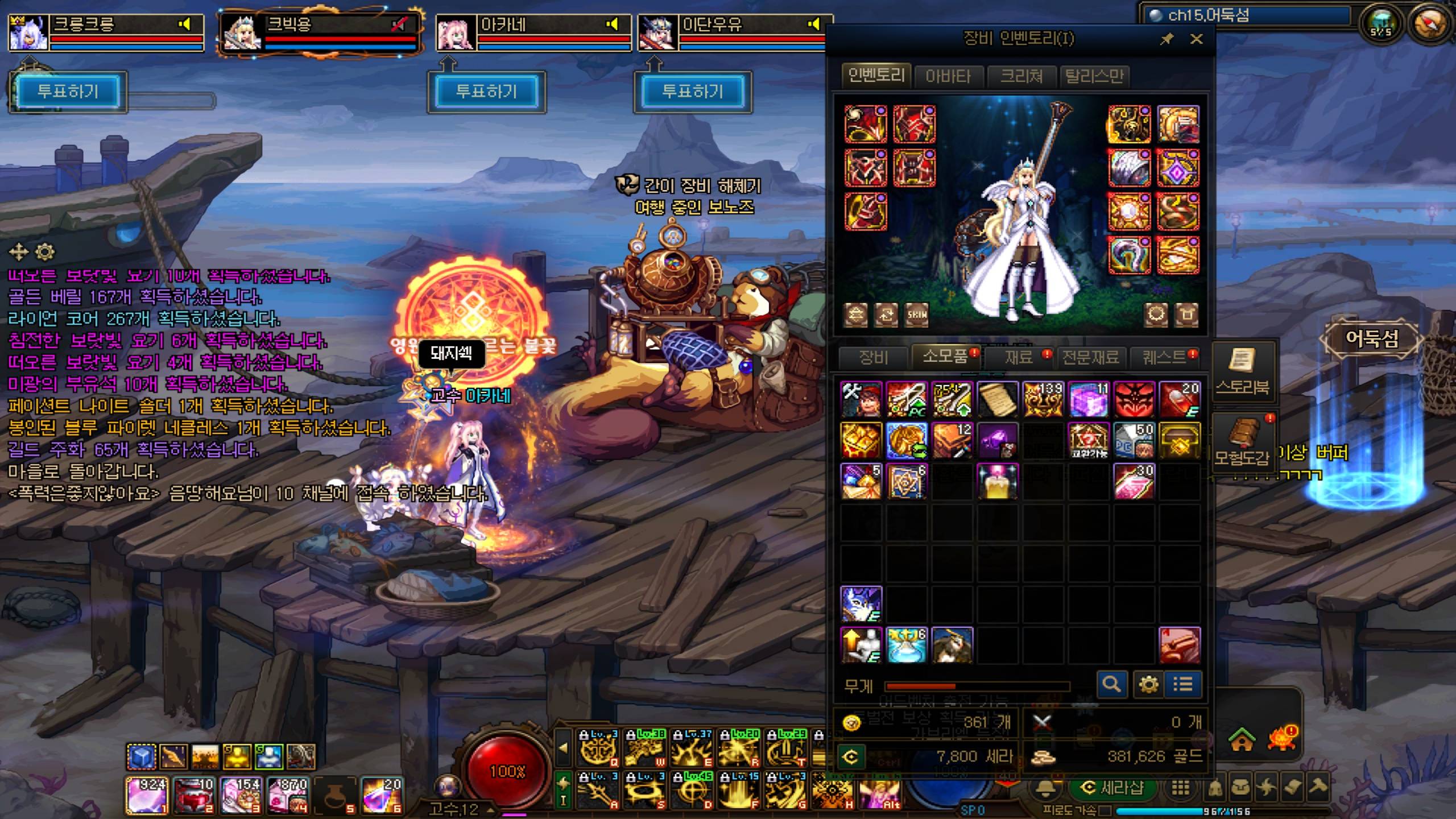This screenshot has height=819, width=1456.
Task: View the 퀘스트 items tab
Action: click(x=1165, y=357)
